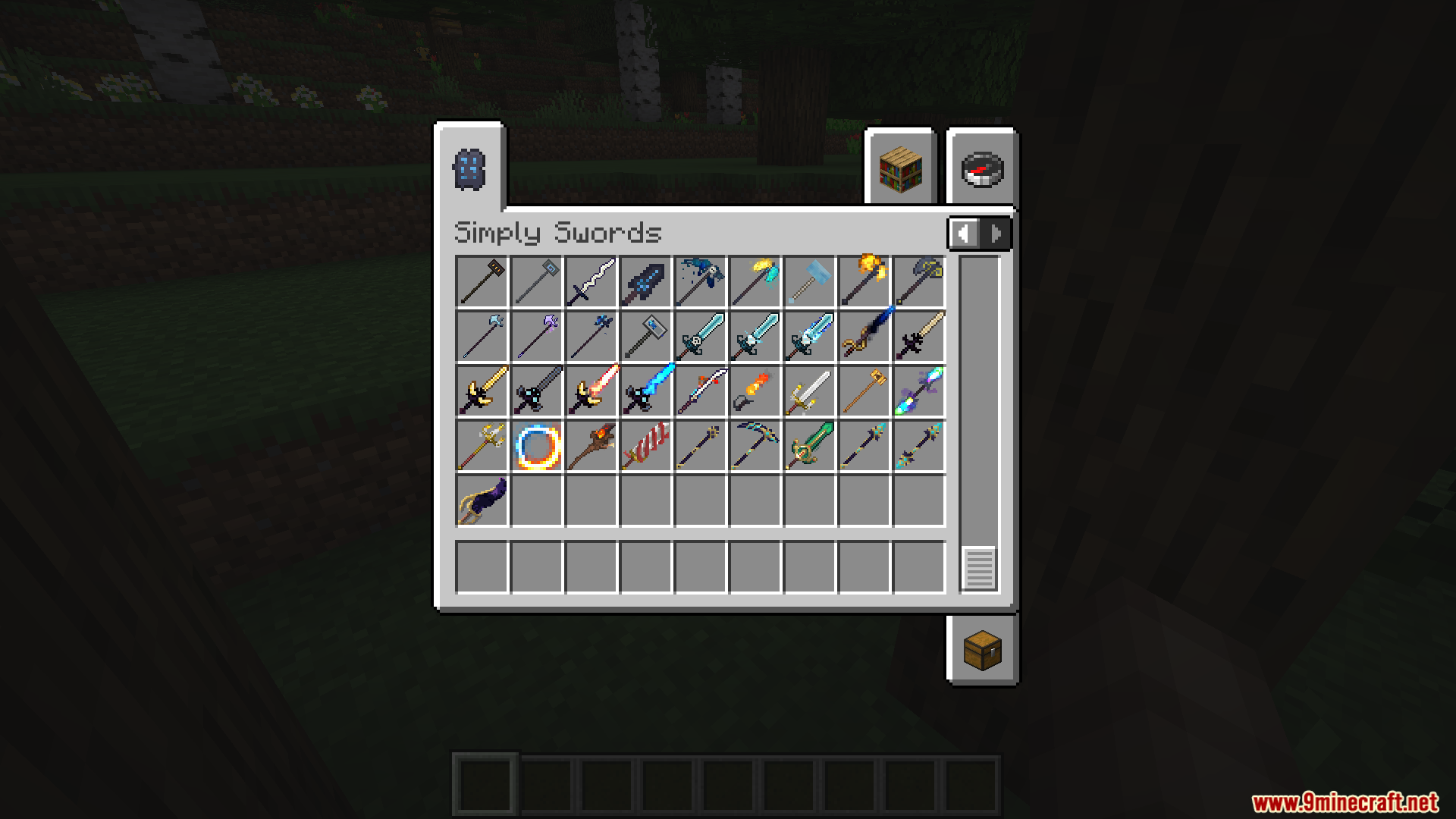The height and width of the screenshot is (819, 1456).
Task: Select the flaming ring artifact item
Action: coord(537,446)
